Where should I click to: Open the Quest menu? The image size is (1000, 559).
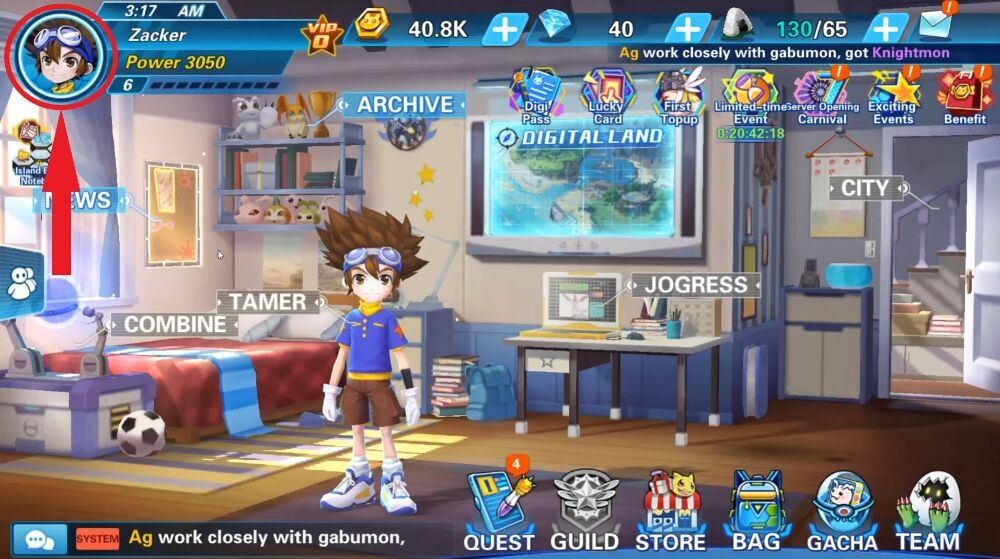tap(498, 512)
